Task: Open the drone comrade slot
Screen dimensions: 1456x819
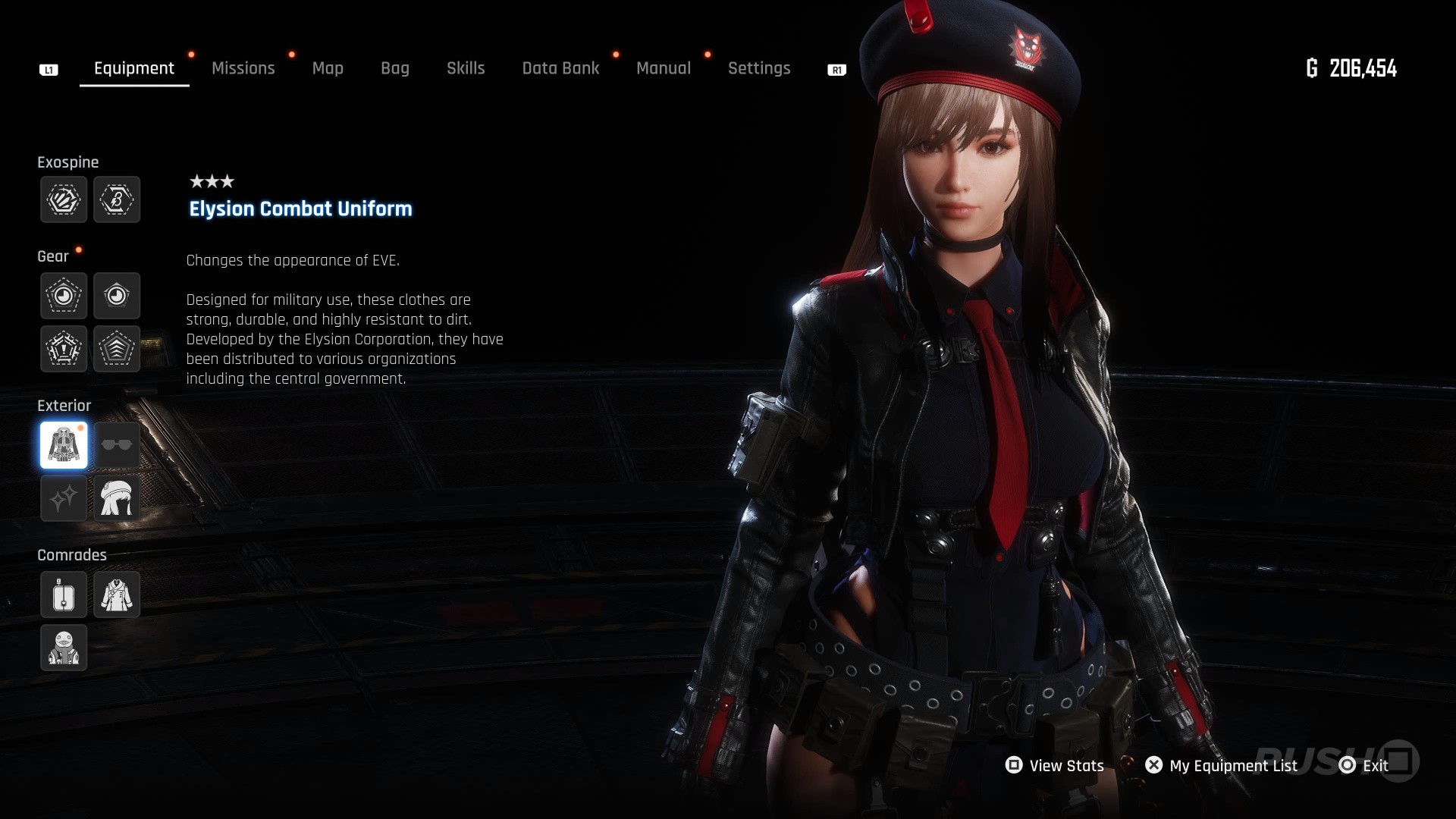Action: click(64, 595)
